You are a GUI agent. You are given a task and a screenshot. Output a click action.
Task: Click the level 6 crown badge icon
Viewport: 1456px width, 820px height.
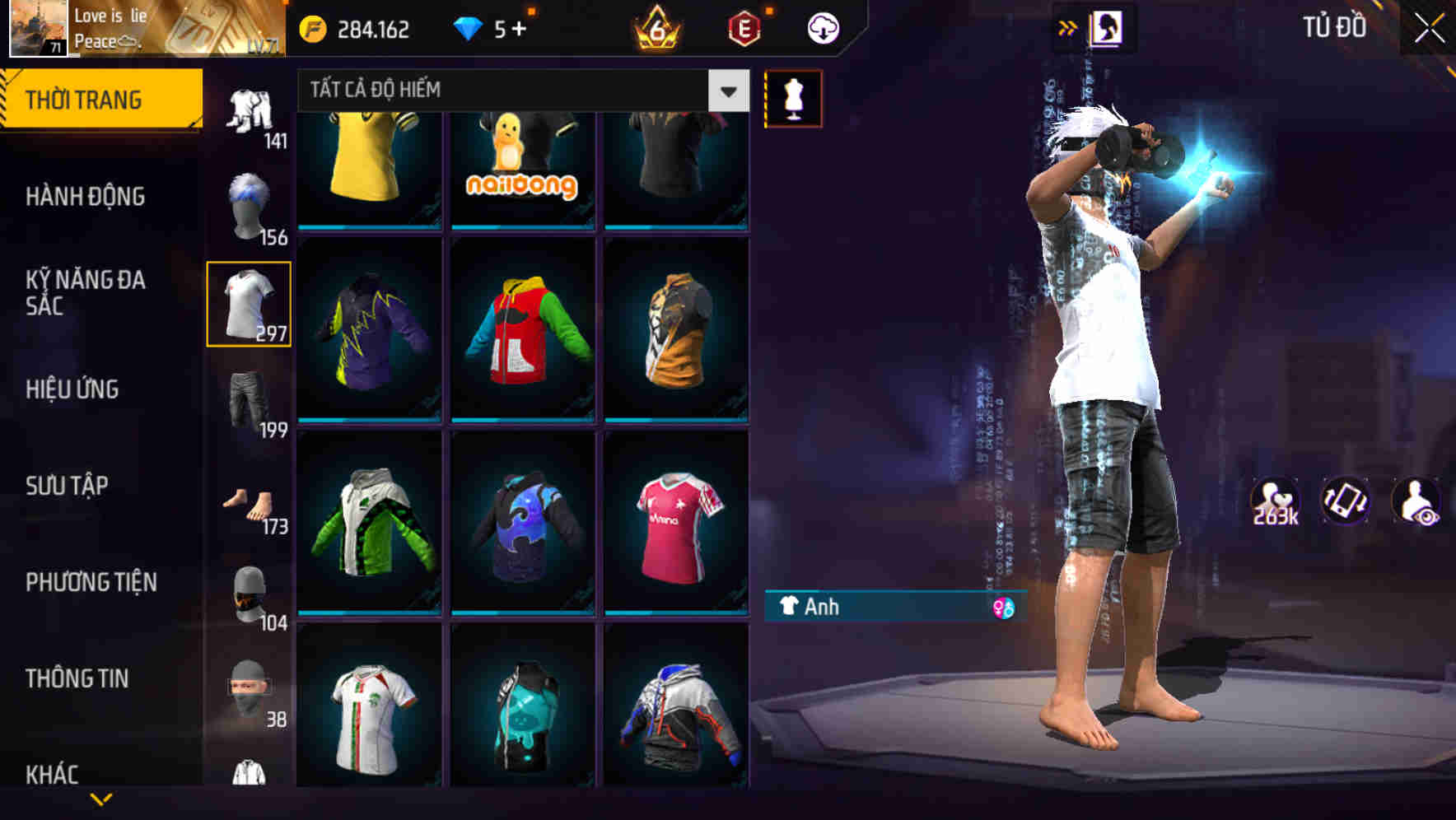(653, 27)
